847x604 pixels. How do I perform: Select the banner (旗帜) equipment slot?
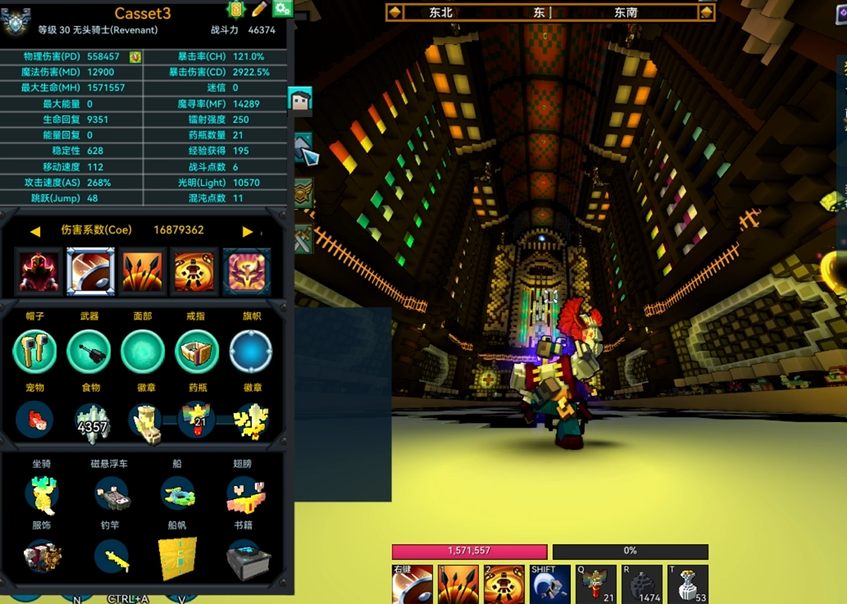pos(250,352)
